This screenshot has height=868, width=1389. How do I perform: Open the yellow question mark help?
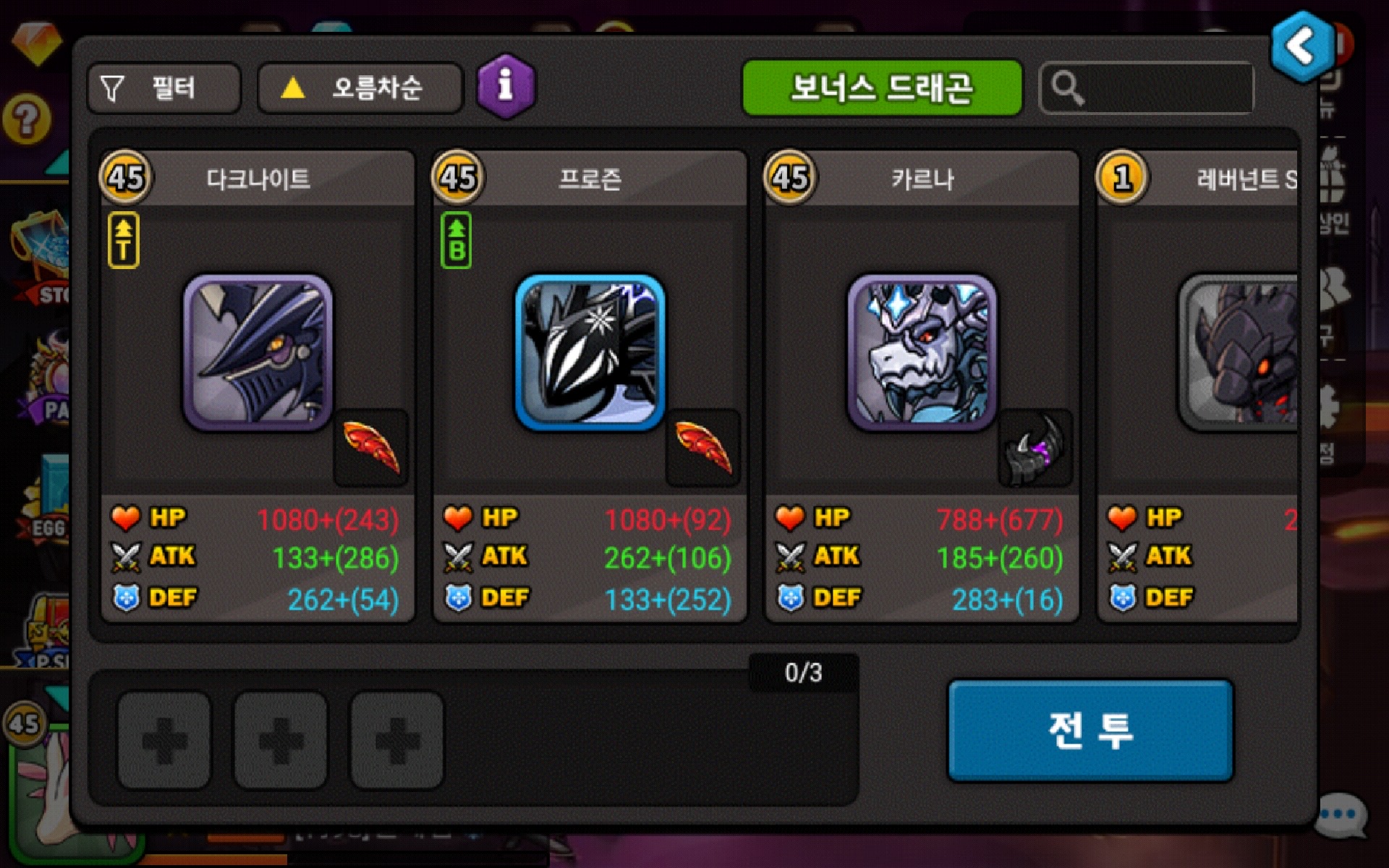point(27,119)
